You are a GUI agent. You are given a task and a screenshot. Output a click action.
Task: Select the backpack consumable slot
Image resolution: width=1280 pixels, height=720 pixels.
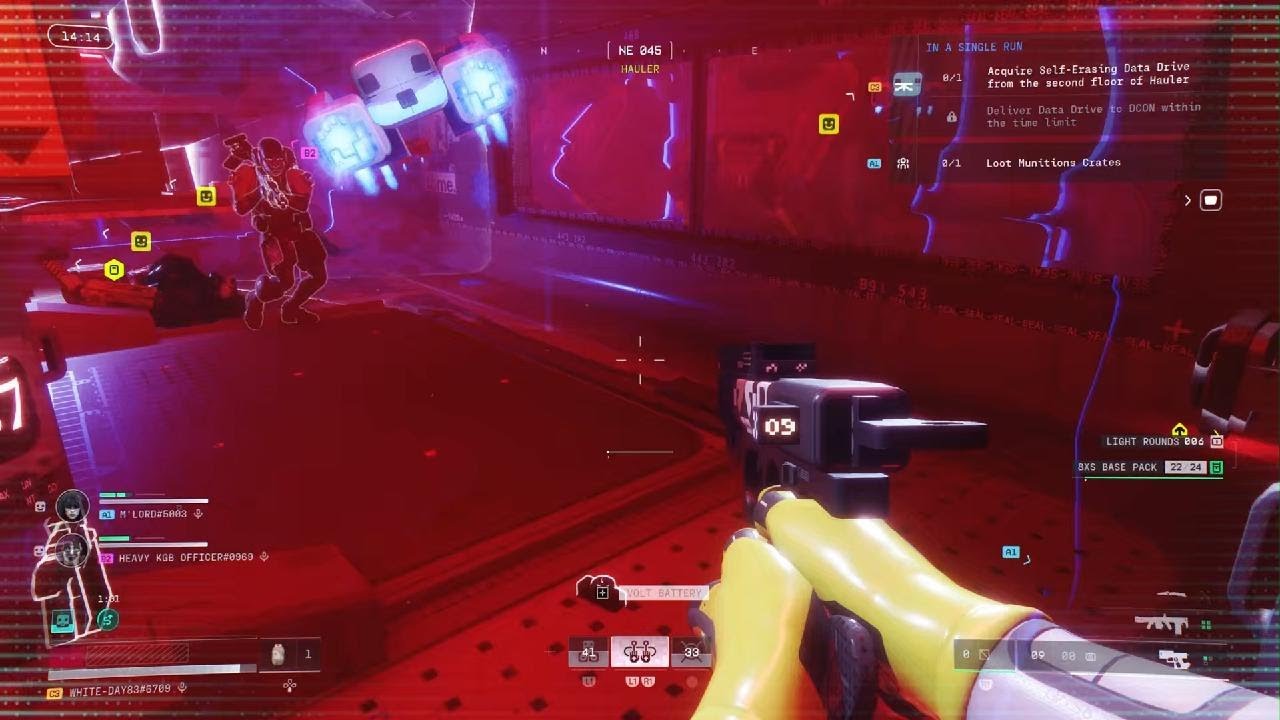click(x=279, y=654)
